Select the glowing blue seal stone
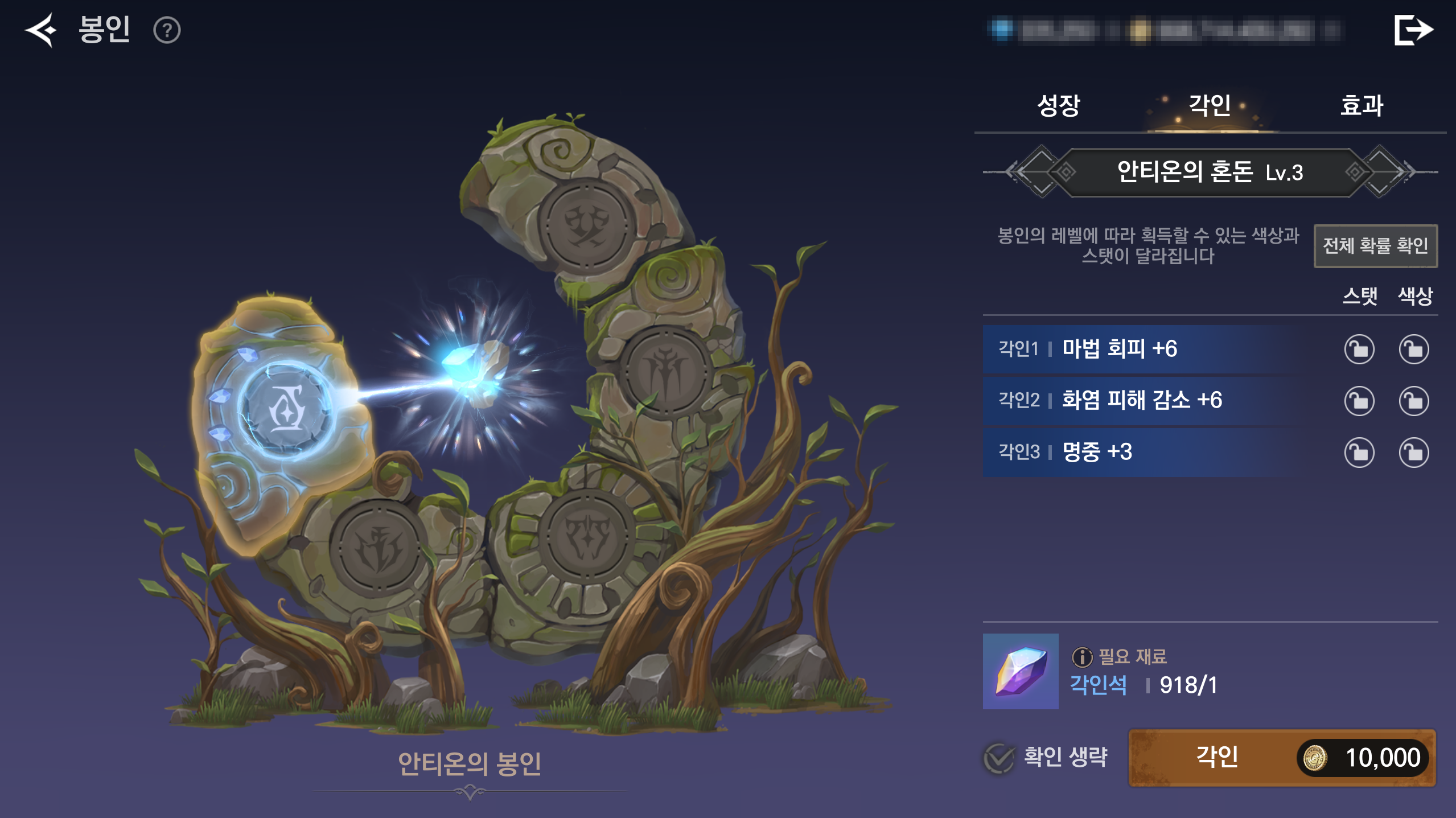The width and height of the screenshot is (1456, 818). click(286, 409)
